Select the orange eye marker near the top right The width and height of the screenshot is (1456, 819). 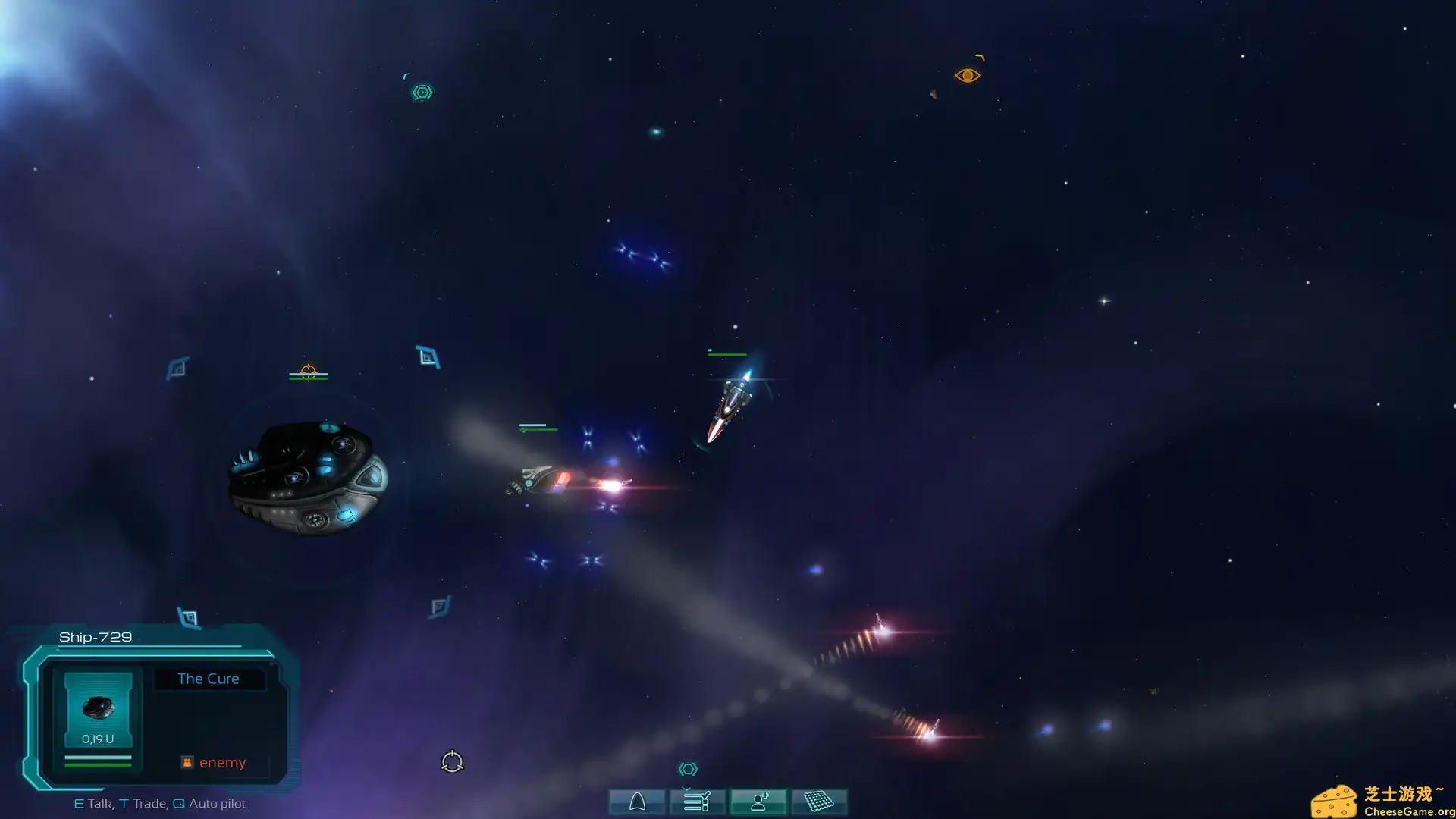point(968,74)
